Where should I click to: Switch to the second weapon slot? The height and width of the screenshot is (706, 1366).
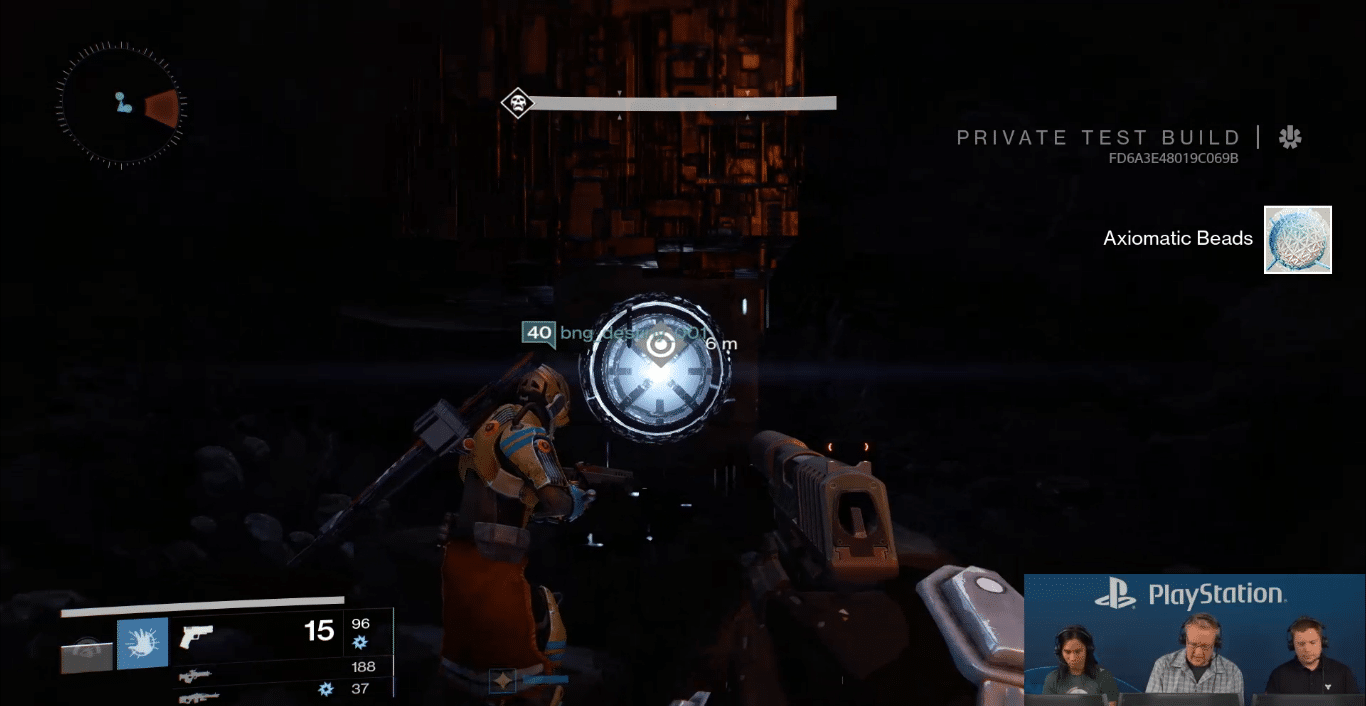coord(195,675)
